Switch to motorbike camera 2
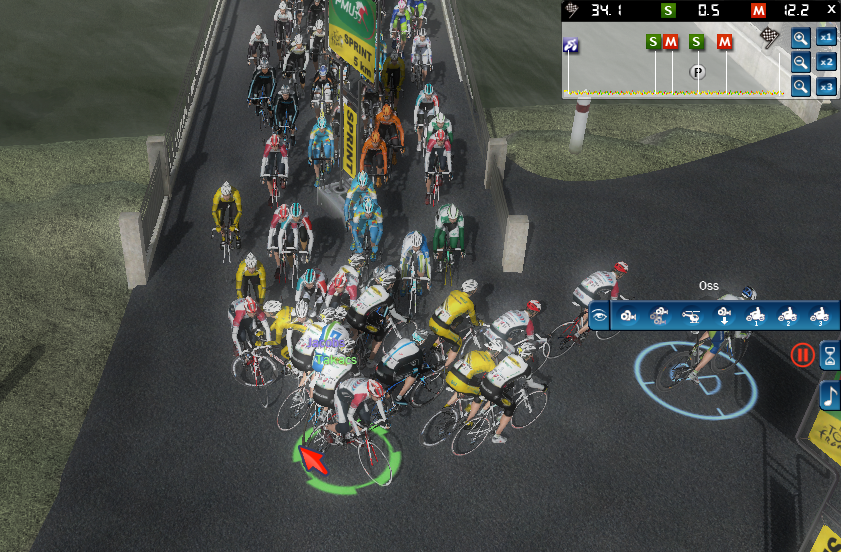The image size is (841, 552). pos(787,317)
